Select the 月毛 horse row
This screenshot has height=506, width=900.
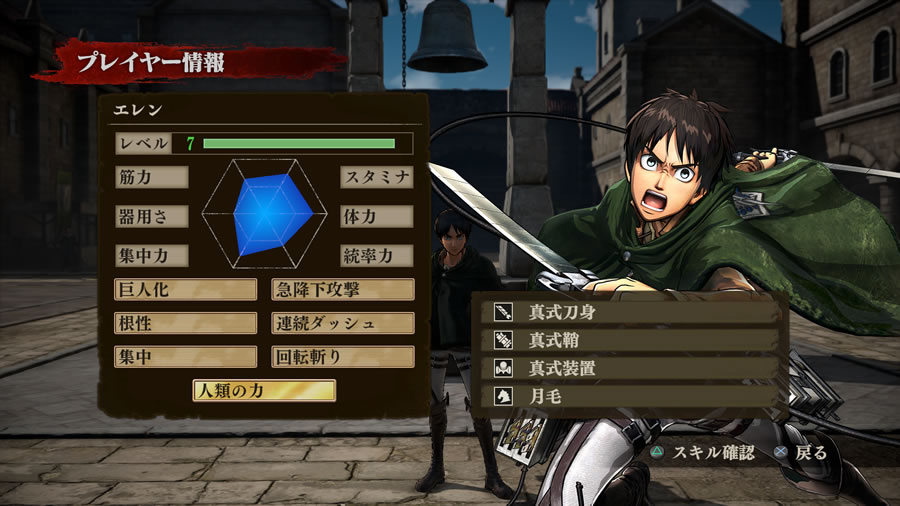point(630,396)
